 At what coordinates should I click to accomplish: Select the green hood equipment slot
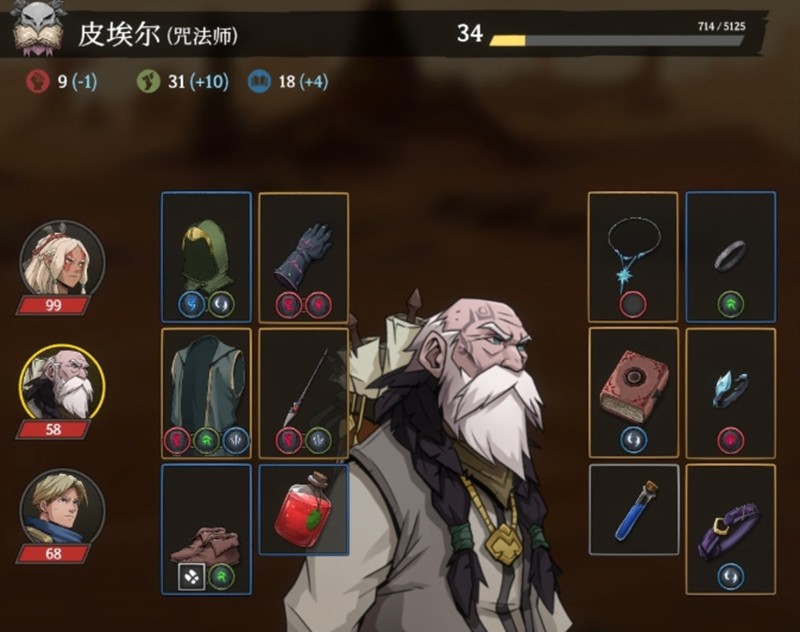coord(206,256)
